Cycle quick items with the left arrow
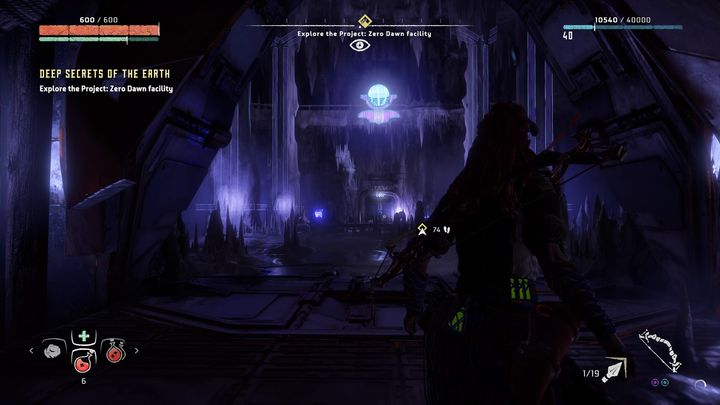 coord(32,350)
